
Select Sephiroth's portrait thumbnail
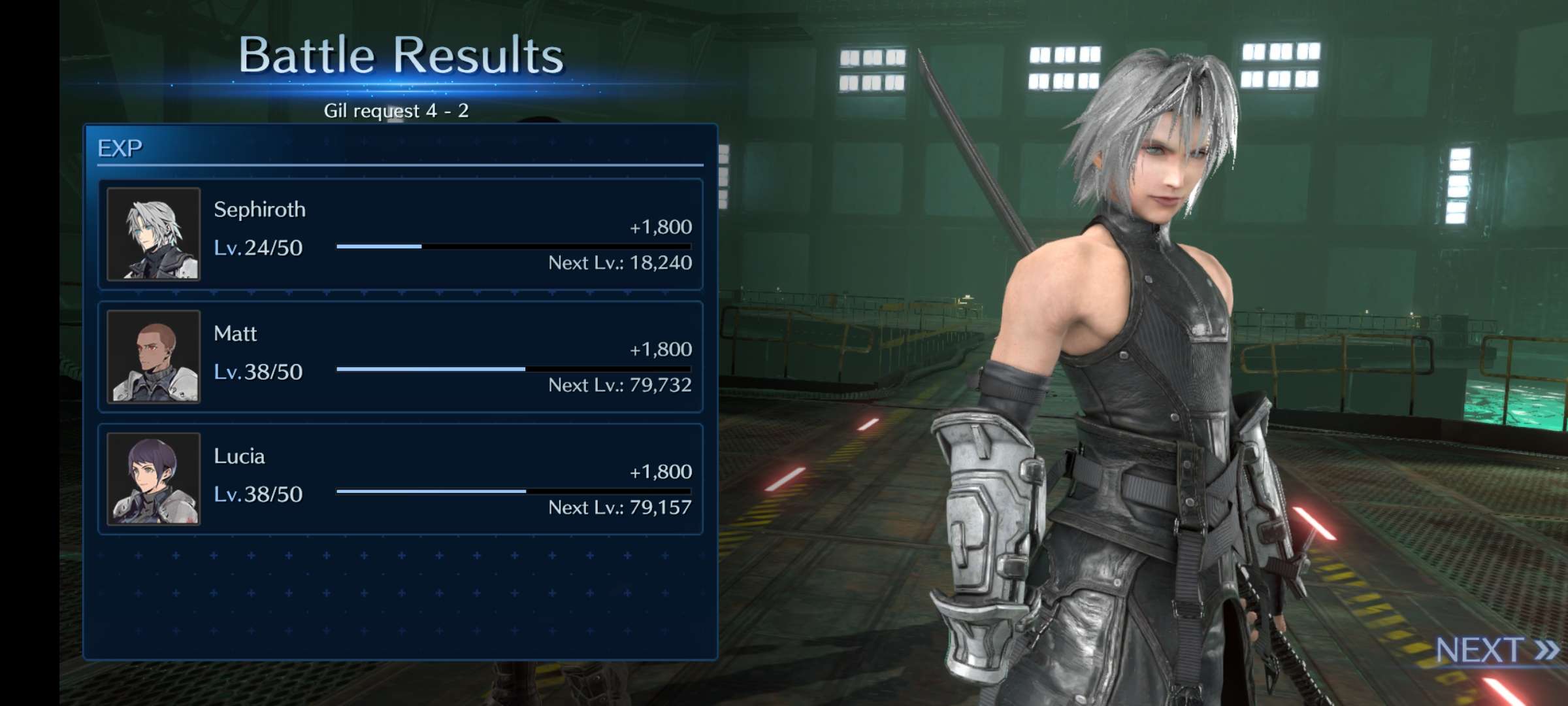(x=154, y=234)
